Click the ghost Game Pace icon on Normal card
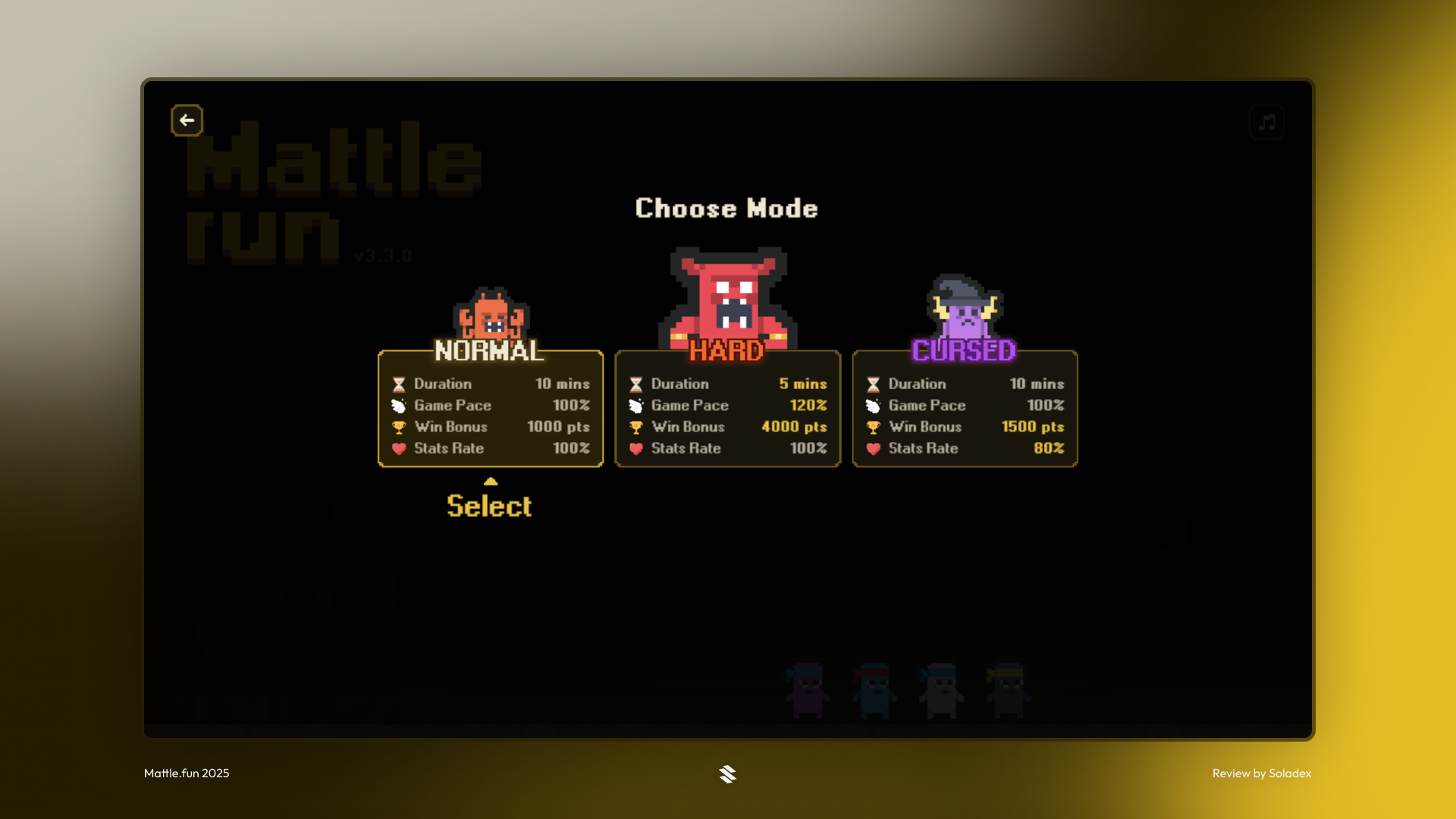Viewport: 1456px width, 819px height. point(397,405)
